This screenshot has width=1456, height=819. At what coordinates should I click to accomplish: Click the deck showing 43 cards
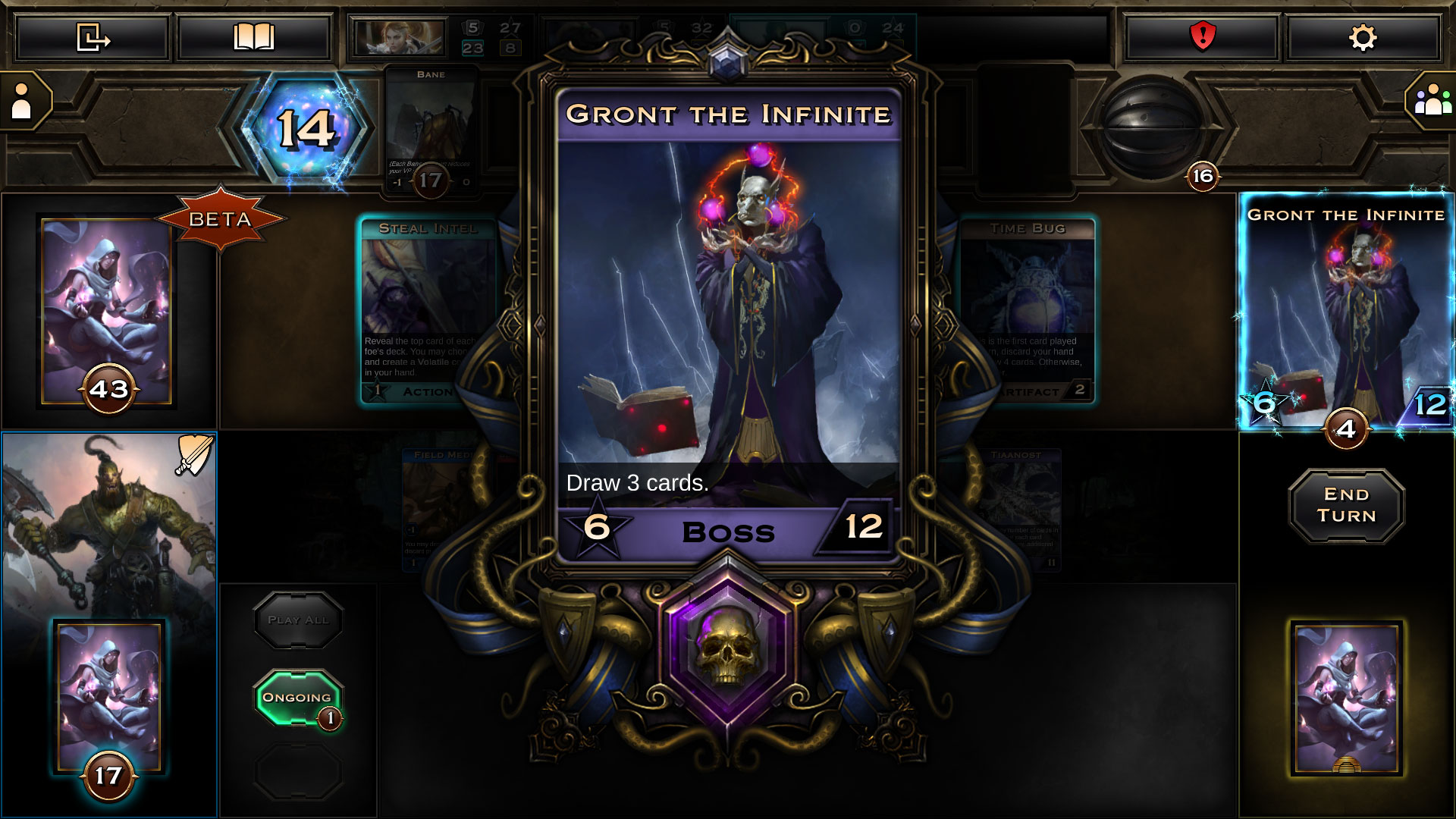108,311
